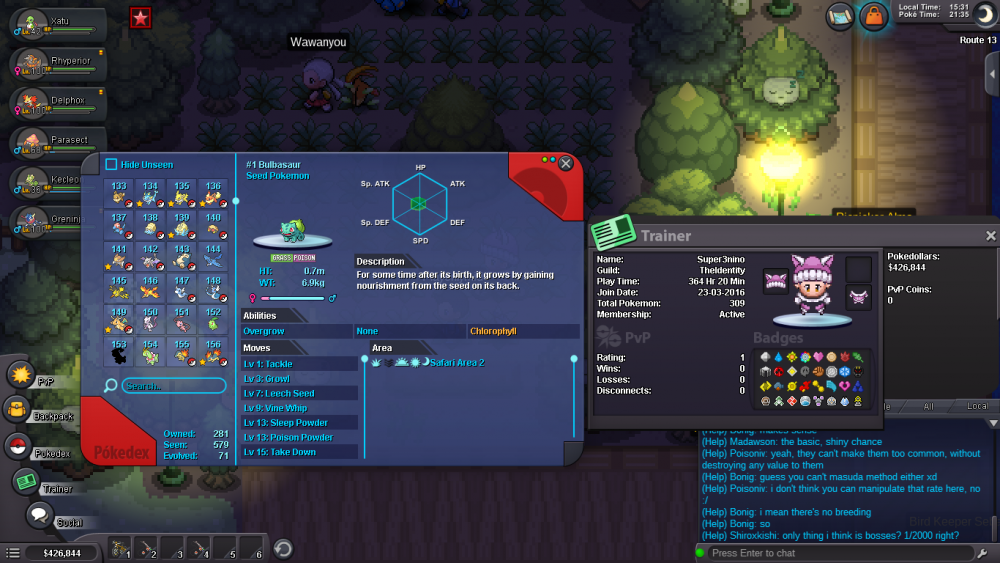Click the refresh arrow beside the hotbar
The width and height of the screenshot is (1000, 563).
point(283,548)
